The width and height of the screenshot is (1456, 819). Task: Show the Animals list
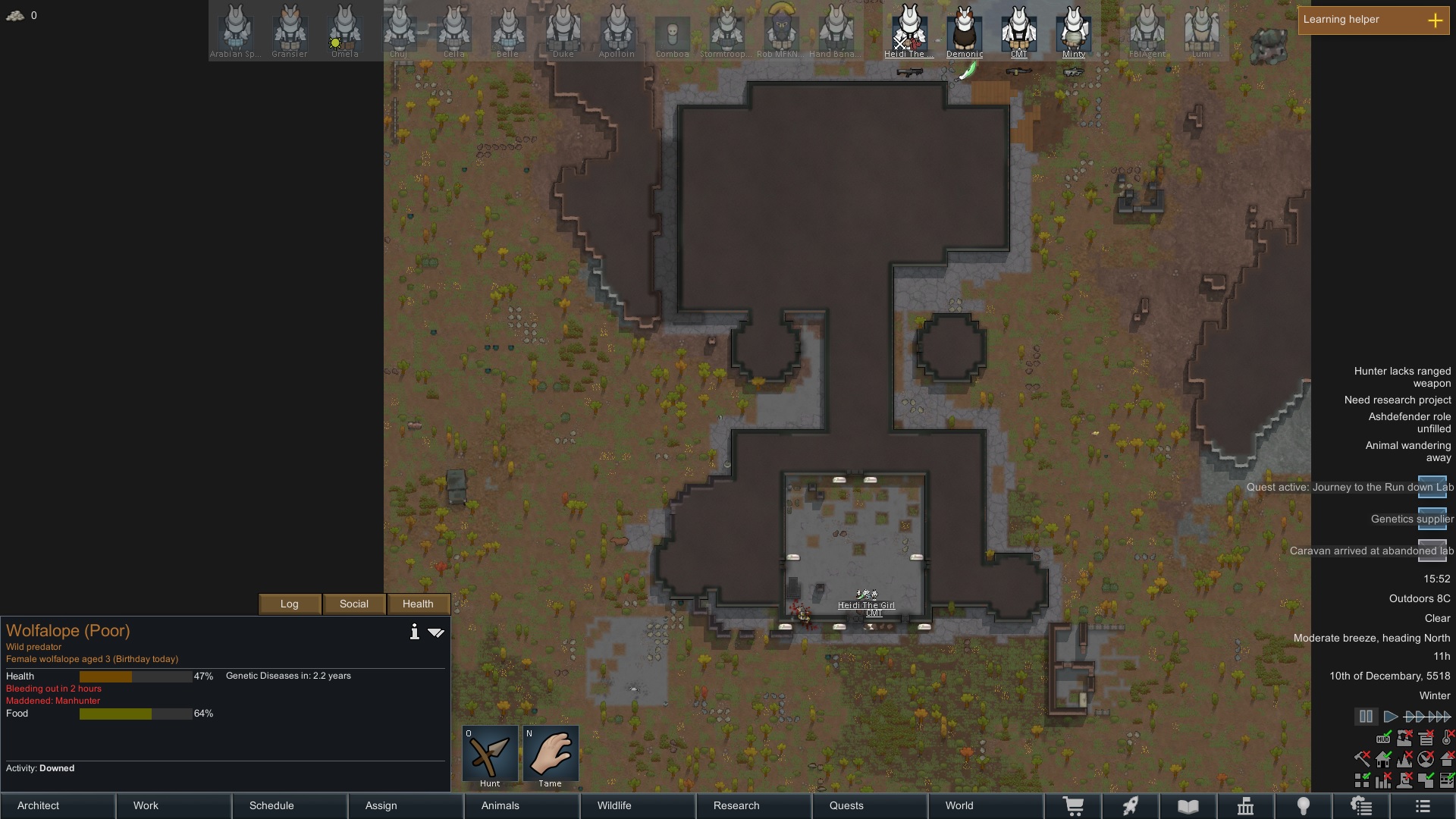click(500, 805)
